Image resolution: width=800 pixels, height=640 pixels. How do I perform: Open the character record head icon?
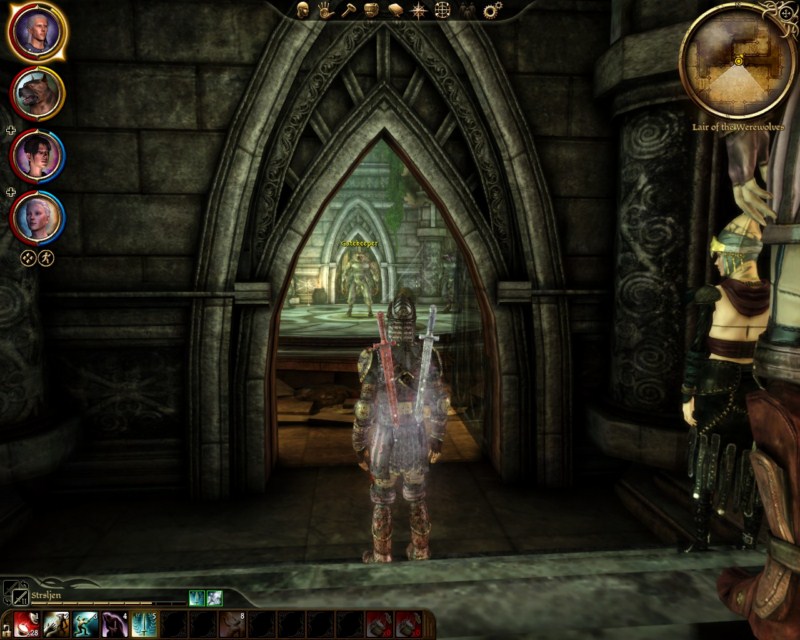coord(304,10)
